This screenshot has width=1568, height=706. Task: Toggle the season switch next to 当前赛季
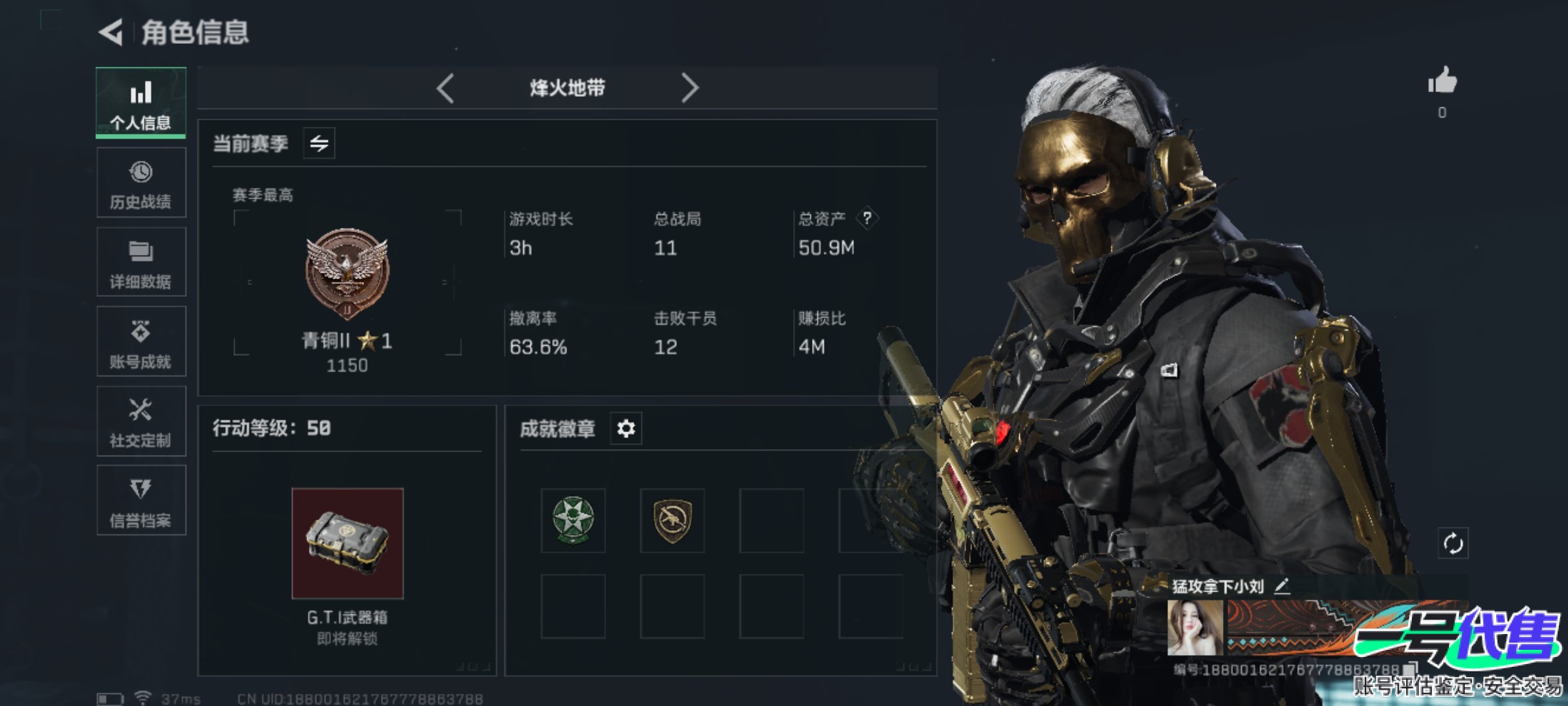[x=319, y=143]
